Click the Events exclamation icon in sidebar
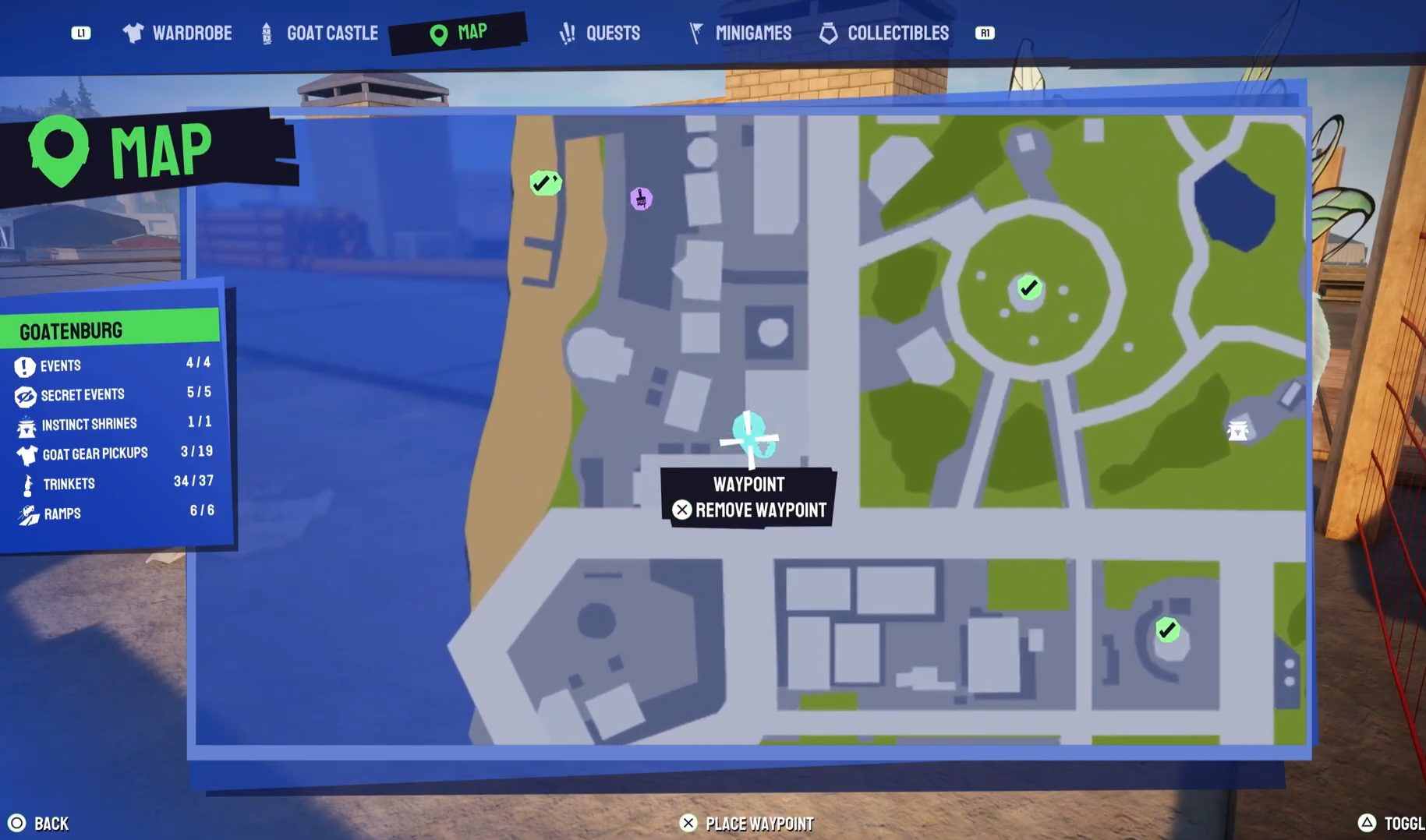 click(26, 365)
